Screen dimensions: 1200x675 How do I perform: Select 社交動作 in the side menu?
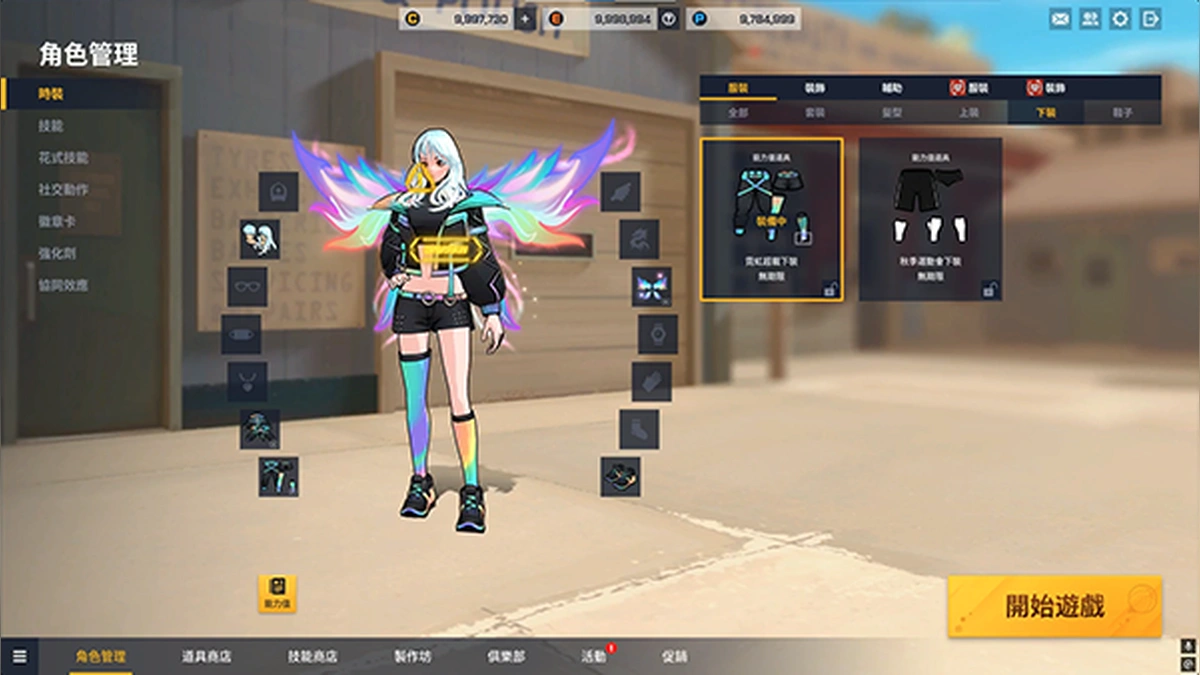tap(63, 190)
